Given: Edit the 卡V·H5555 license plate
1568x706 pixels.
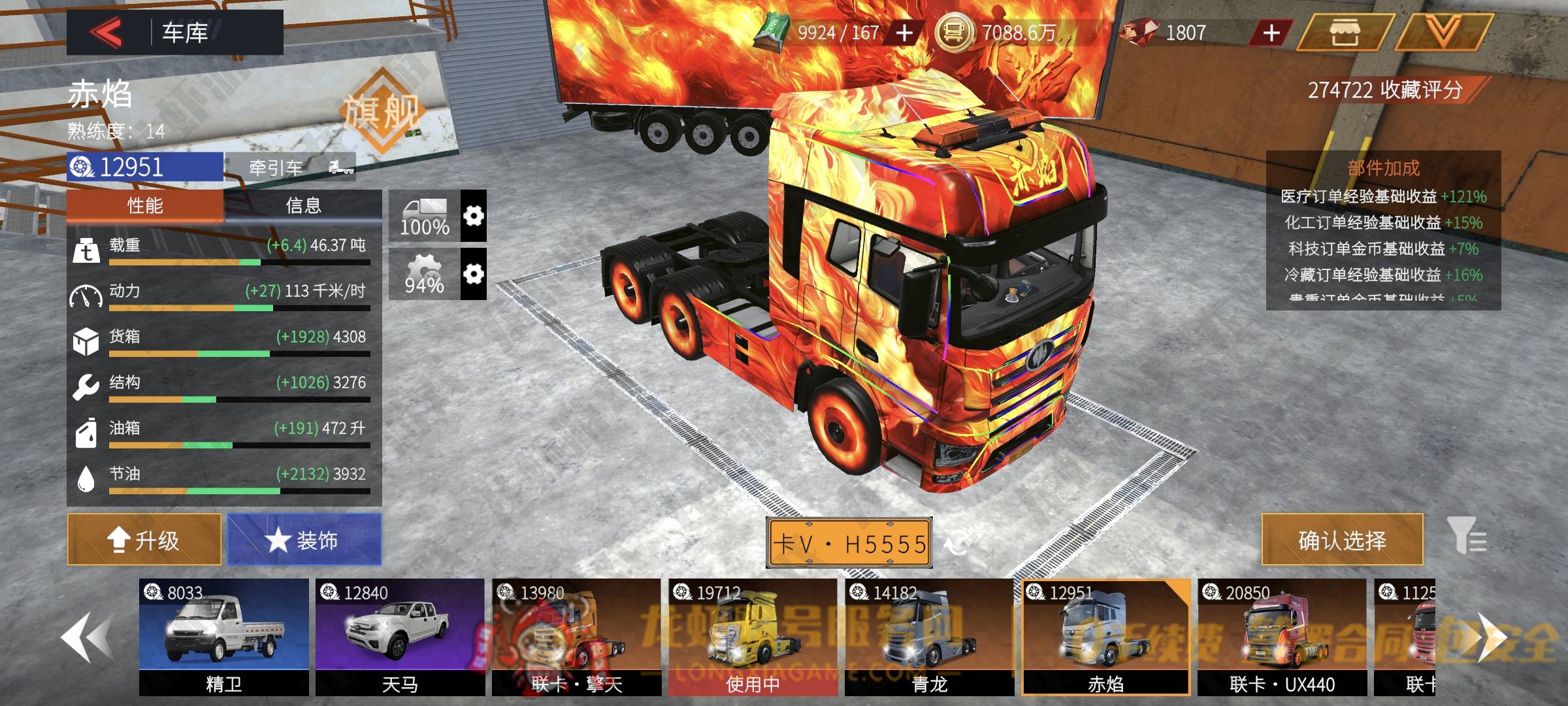Looking at the screenshot, I should pyautogui.click(x=849, y=543).
